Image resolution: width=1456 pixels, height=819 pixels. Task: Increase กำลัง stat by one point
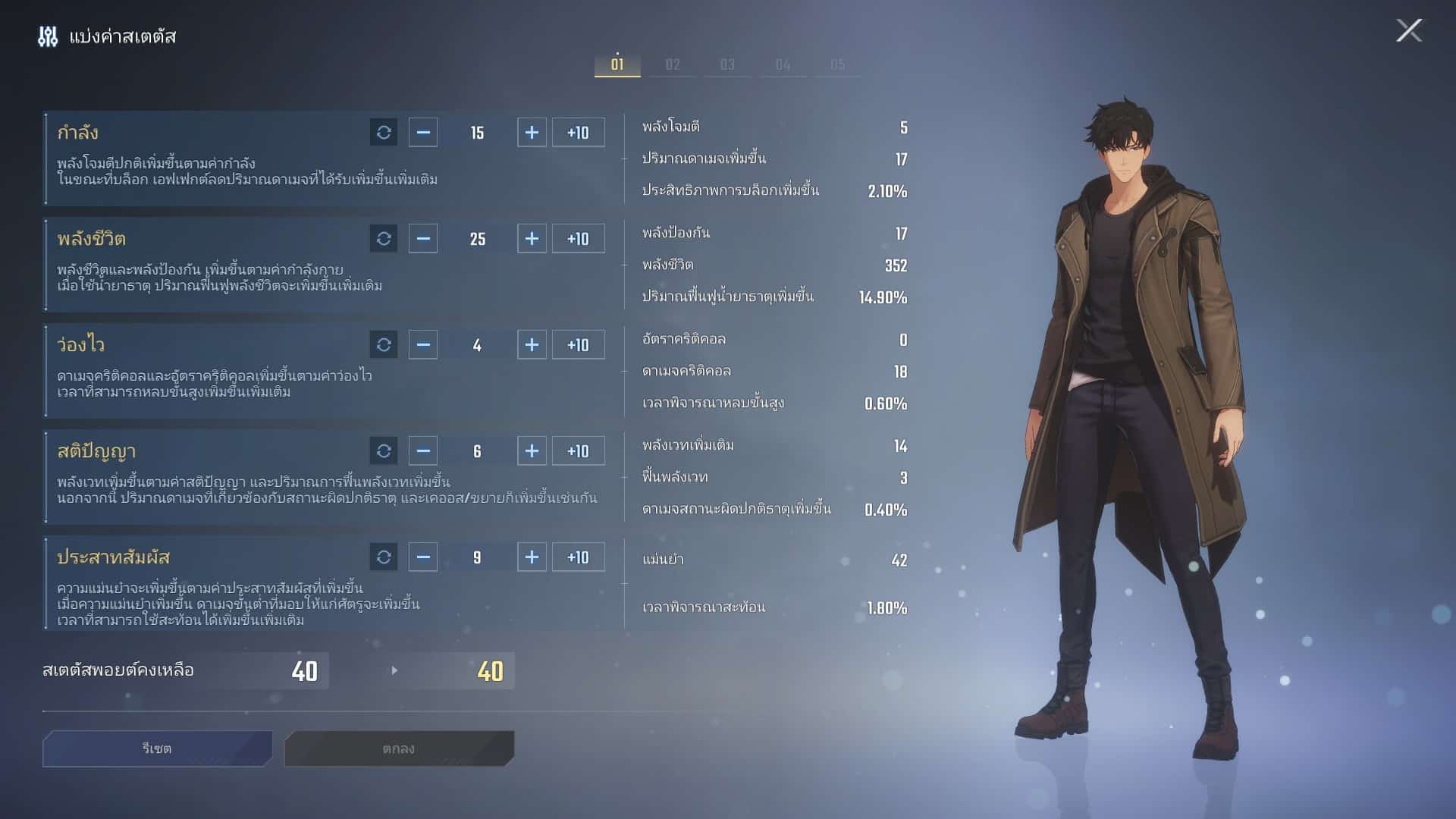coord(532,133)
